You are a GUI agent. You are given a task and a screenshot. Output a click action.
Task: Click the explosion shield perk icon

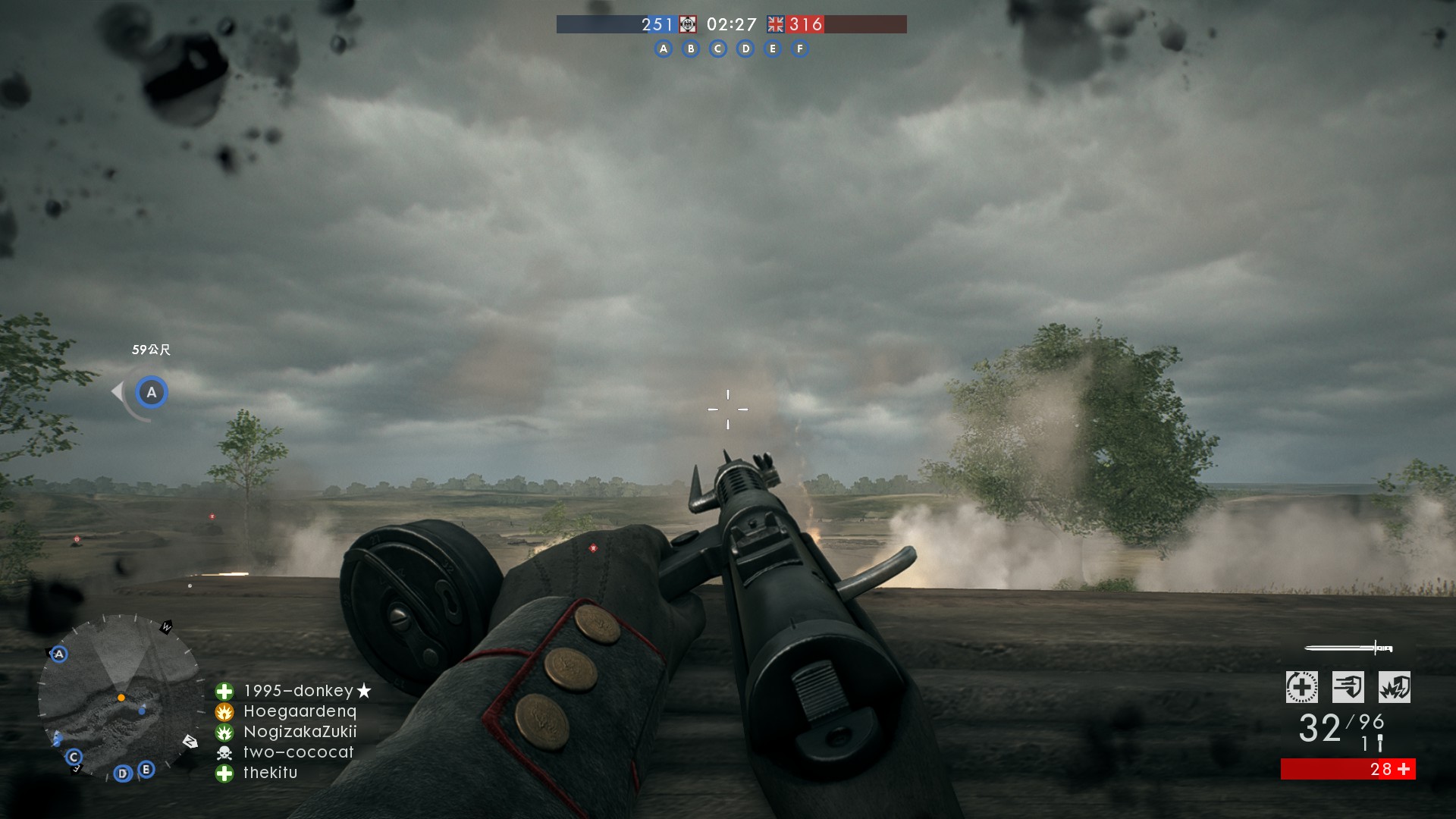click(x=1394, y=687)
